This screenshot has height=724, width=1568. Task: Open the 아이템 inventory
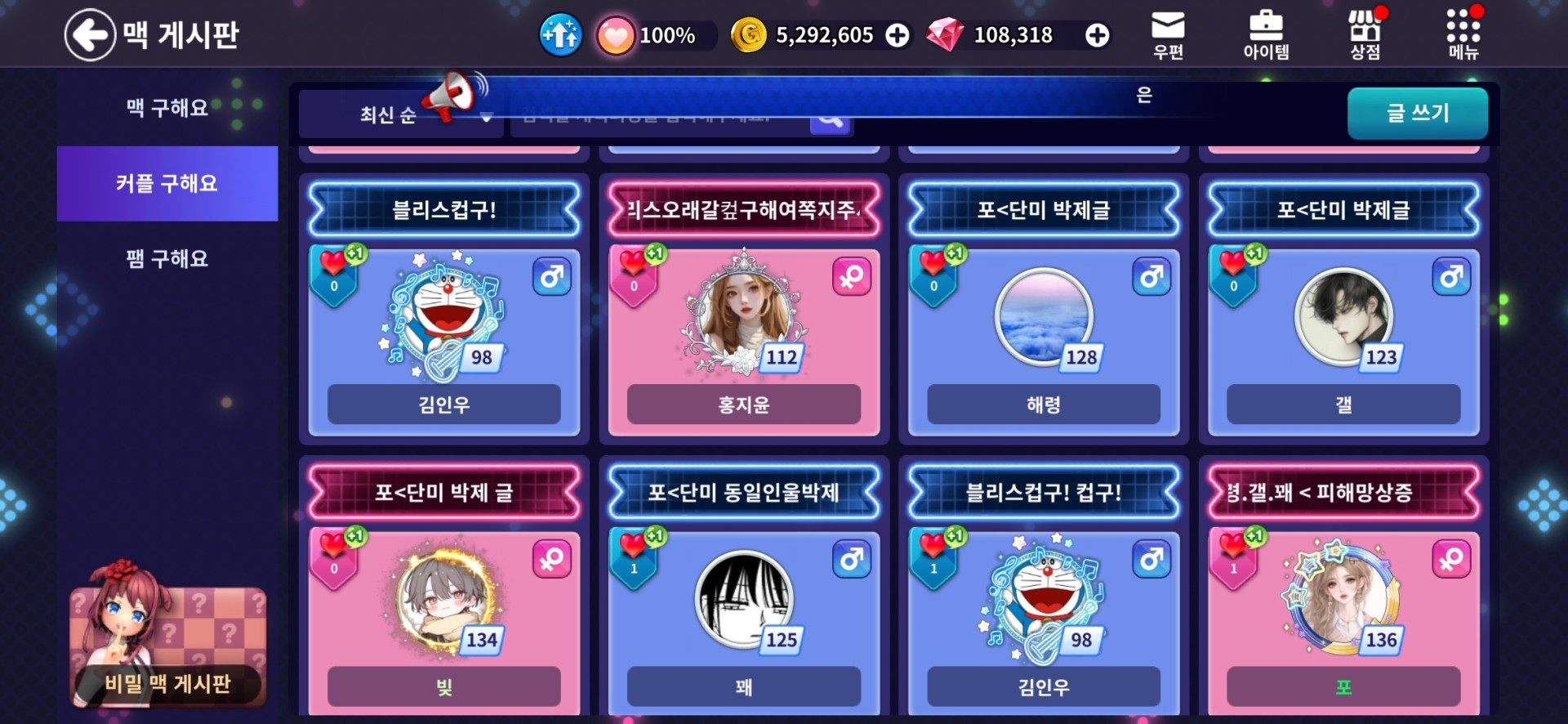[x=1266, y=35]
